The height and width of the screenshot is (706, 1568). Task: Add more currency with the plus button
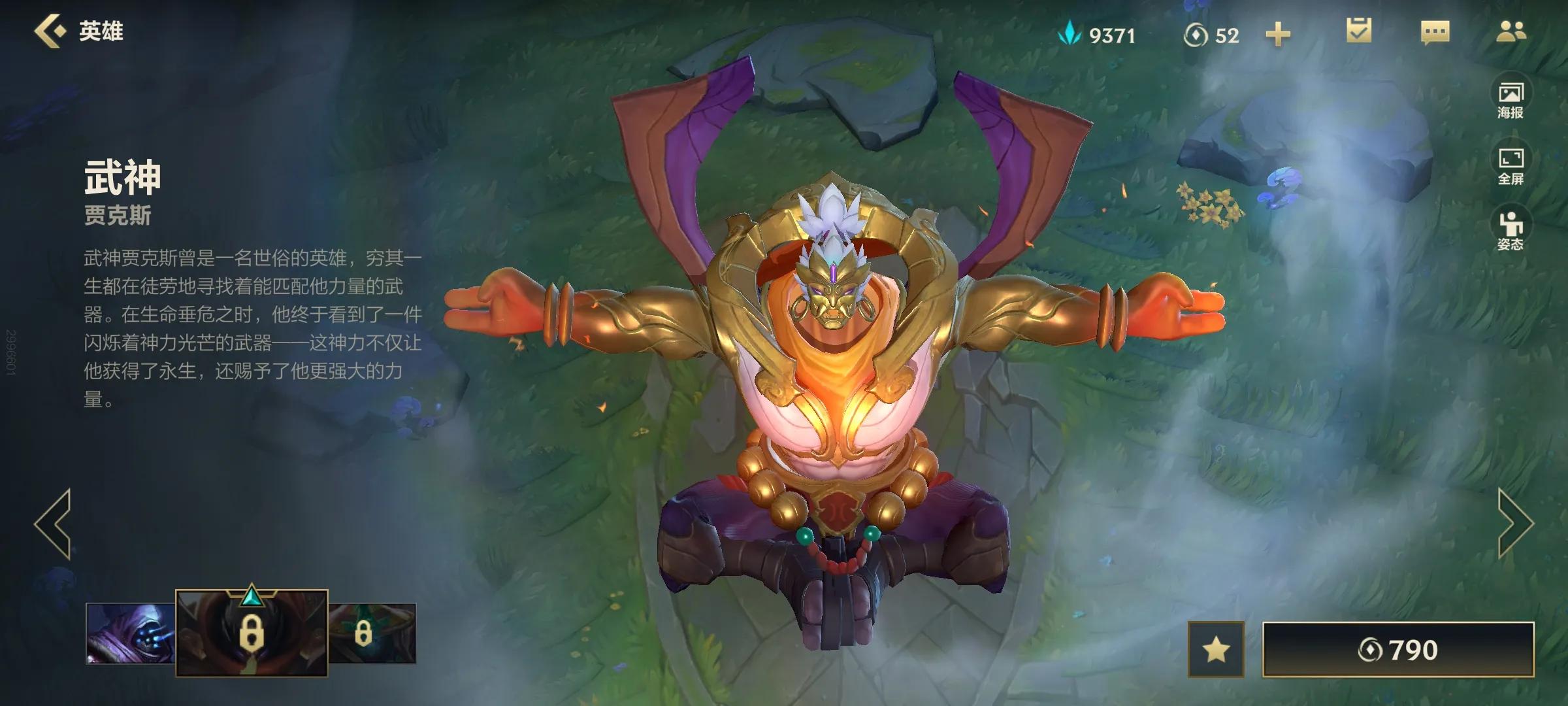click(1278, 35)
